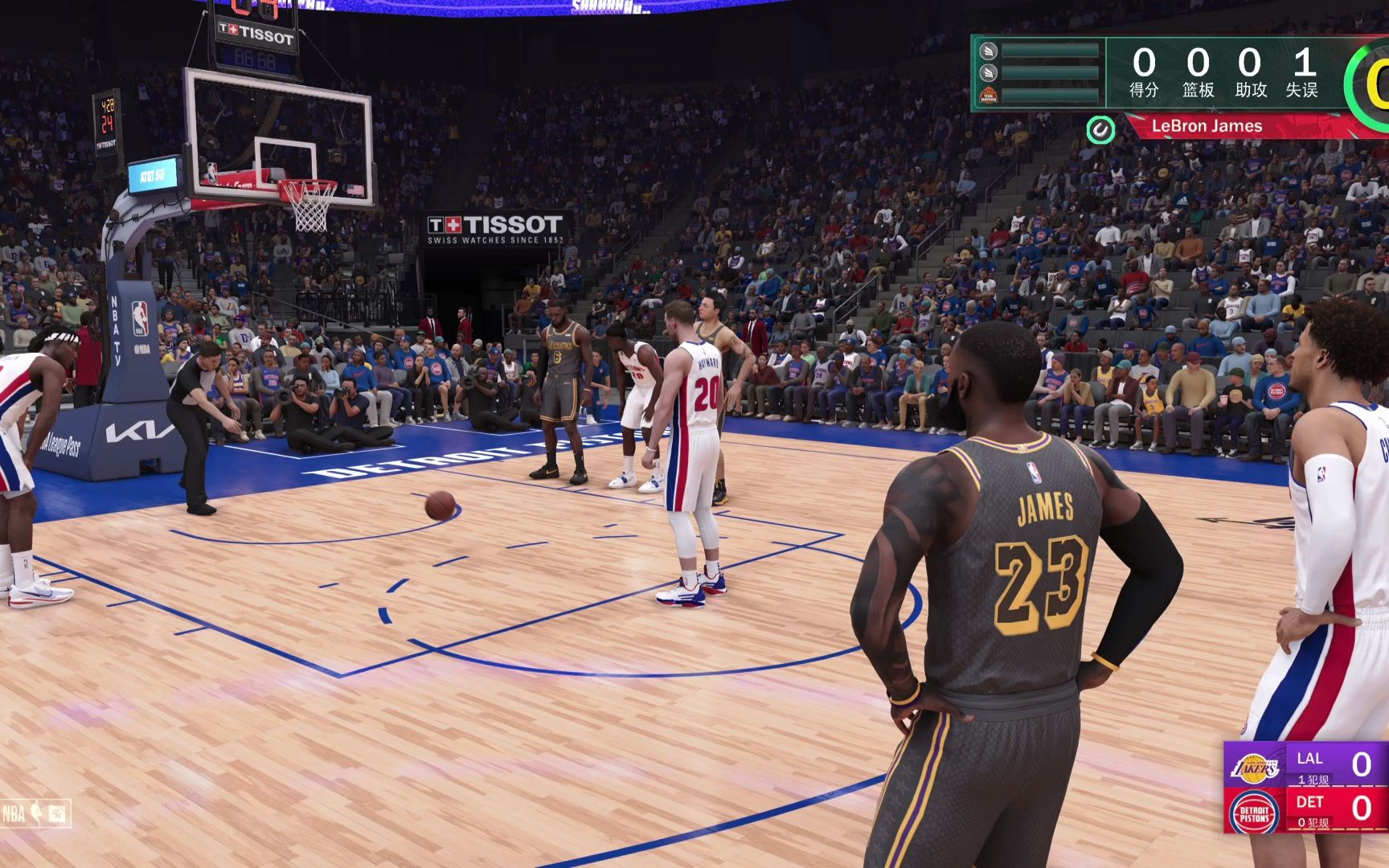Image resolution: width=1389 pixels, height=868 pixels.
Task: Click the horseshoe badge next to LeBron James
Action: pyautogui.click(x=1100, y=130)
